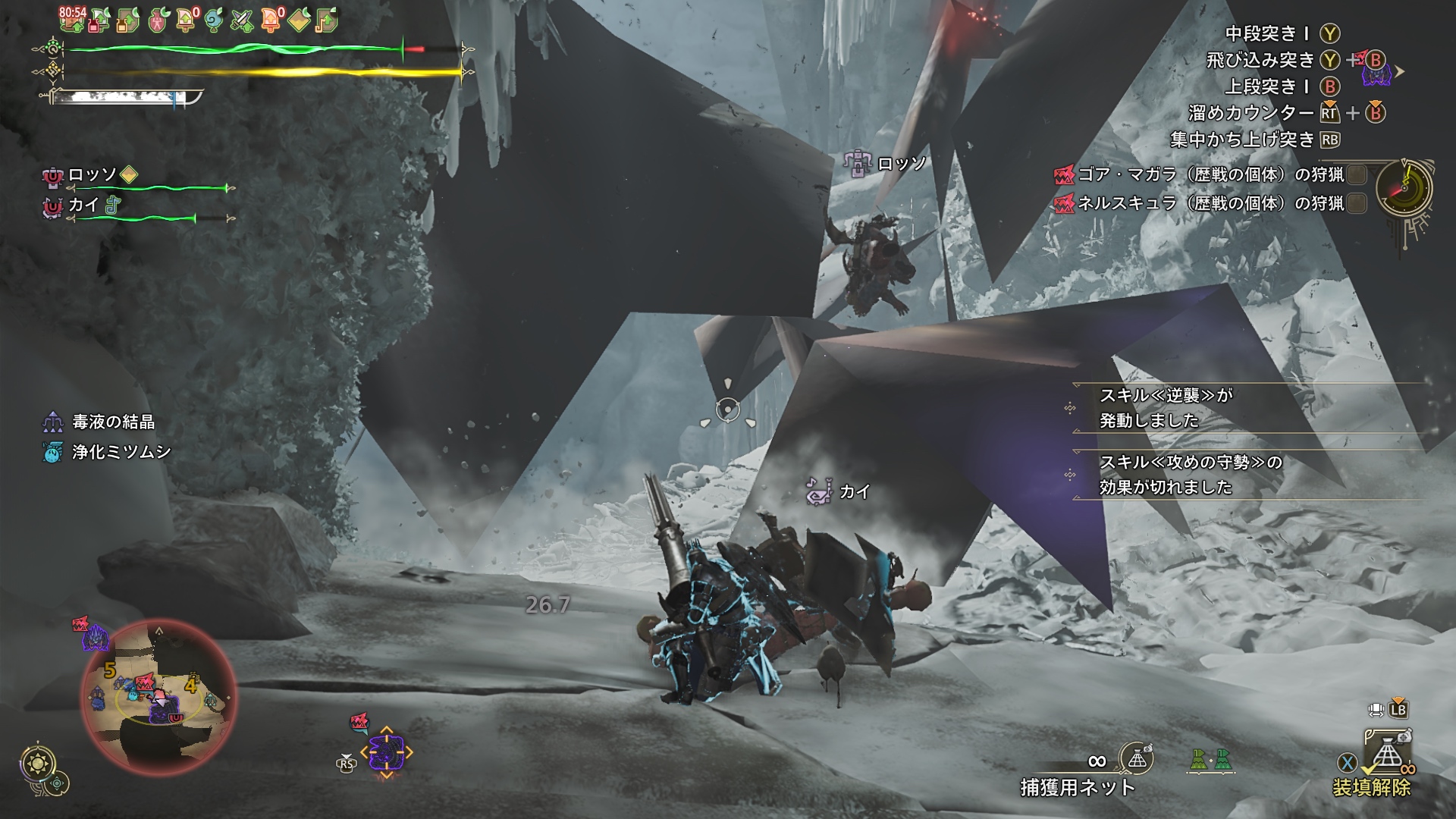Pick the 毒液の結晶 nearby item entry
The image size is (1456, 819).
coord(112,422)
